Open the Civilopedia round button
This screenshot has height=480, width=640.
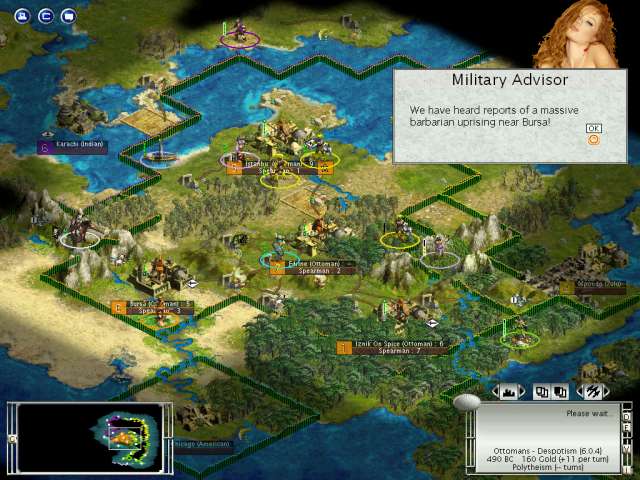45,16
